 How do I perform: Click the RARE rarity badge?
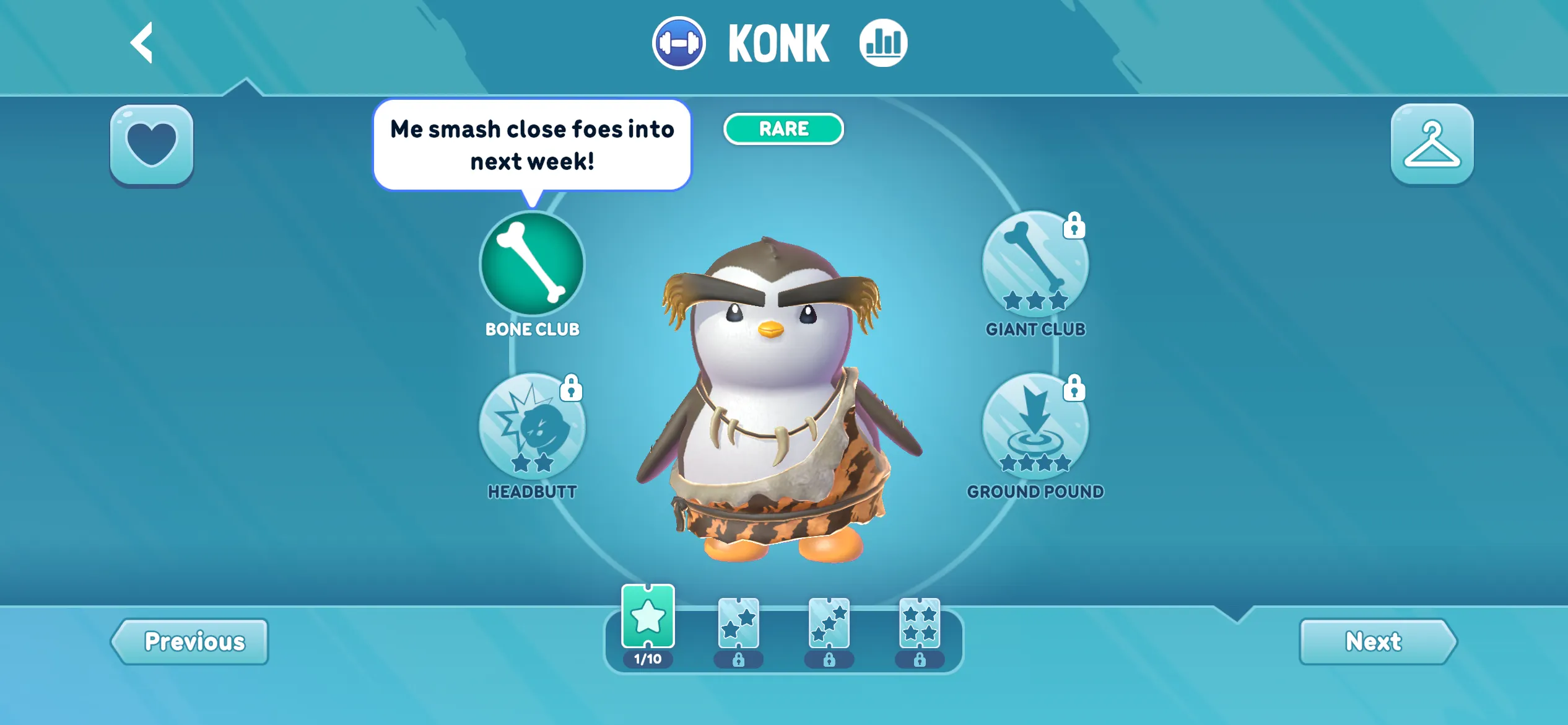[x=783, y=128]
